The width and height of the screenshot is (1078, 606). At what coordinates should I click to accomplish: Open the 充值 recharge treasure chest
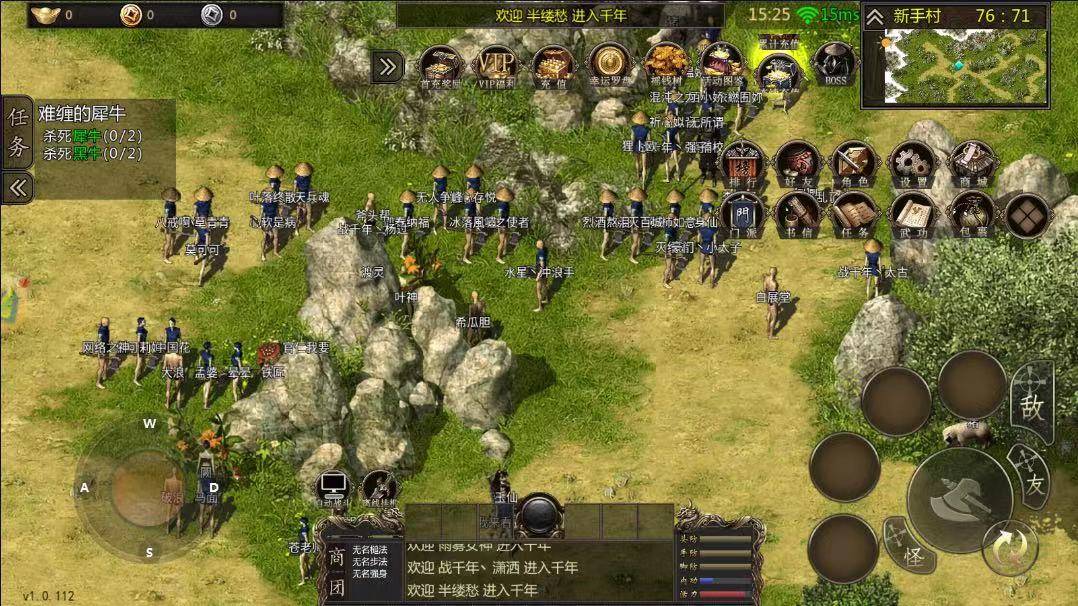click(552, 66)
